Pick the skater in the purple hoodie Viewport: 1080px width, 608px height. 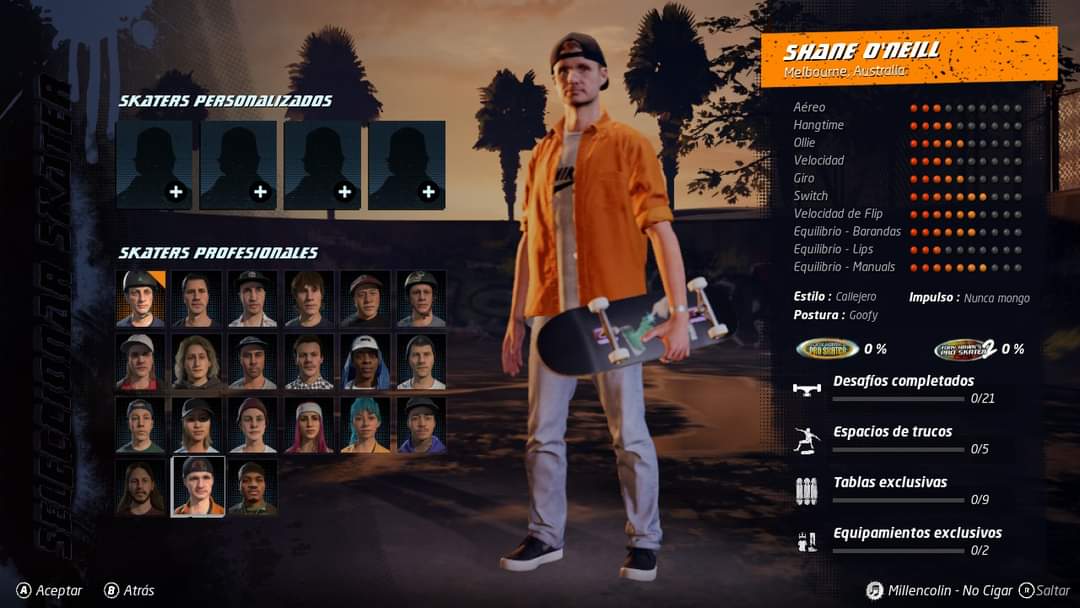coord(421,425)
